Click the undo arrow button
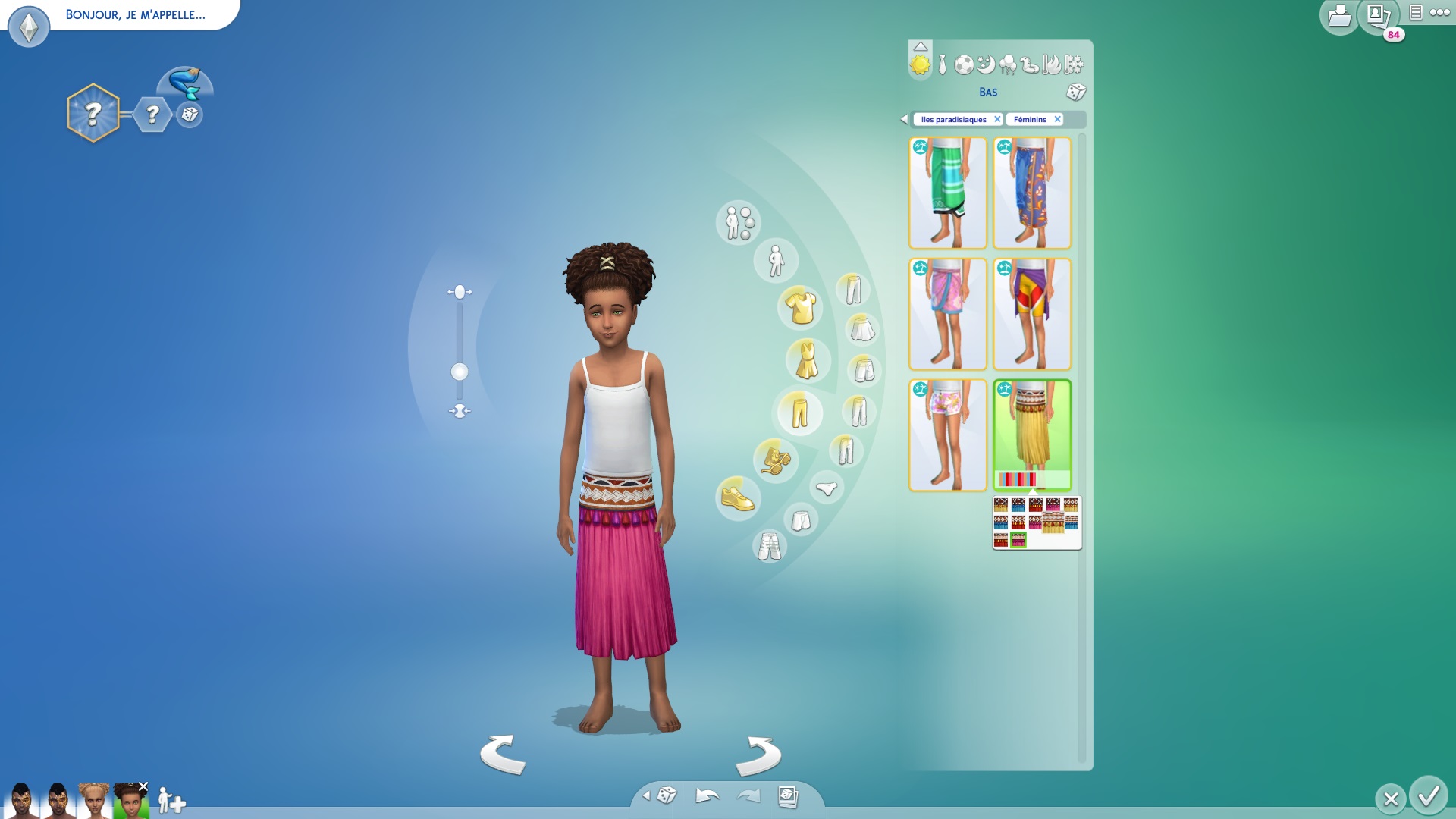 pyautogui.click(x=707, y=795)
